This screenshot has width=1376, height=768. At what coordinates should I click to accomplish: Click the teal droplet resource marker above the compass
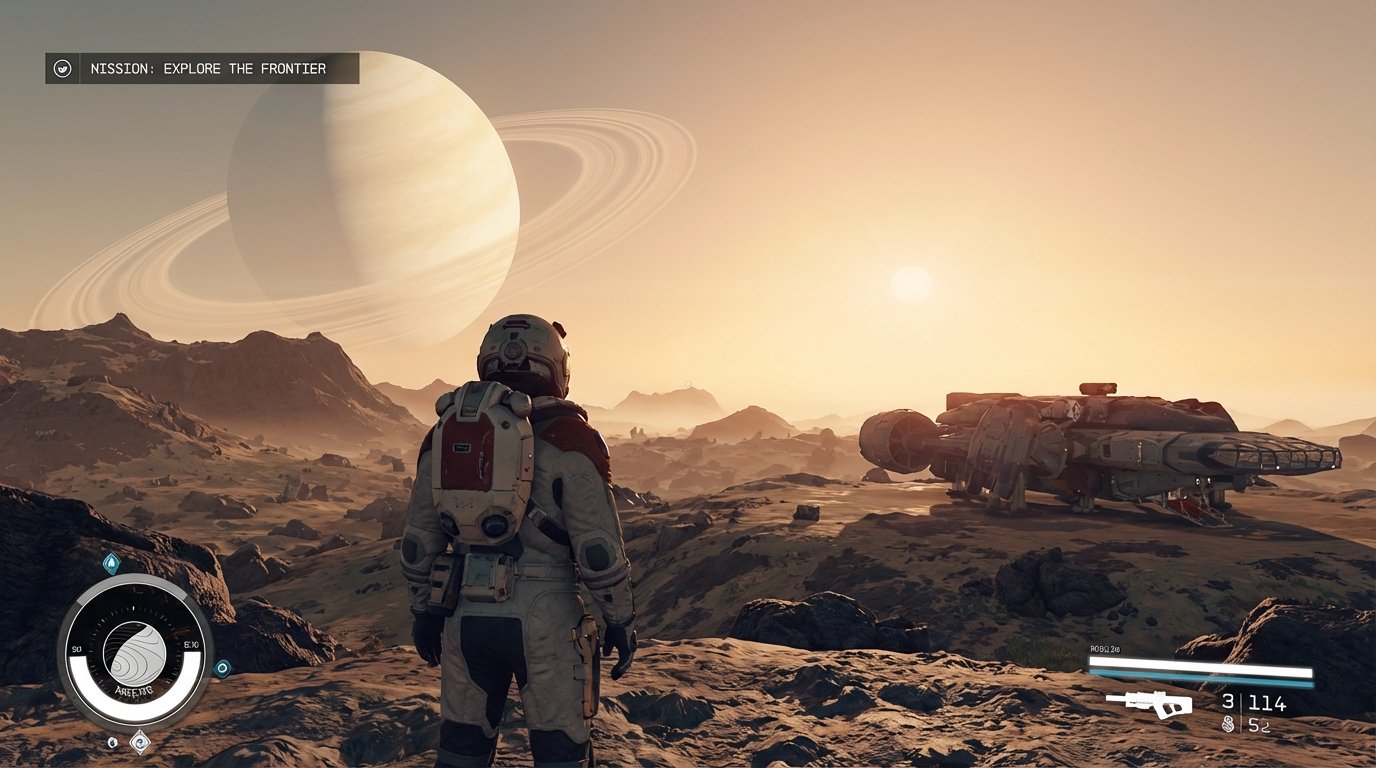[x=111, y=561]
